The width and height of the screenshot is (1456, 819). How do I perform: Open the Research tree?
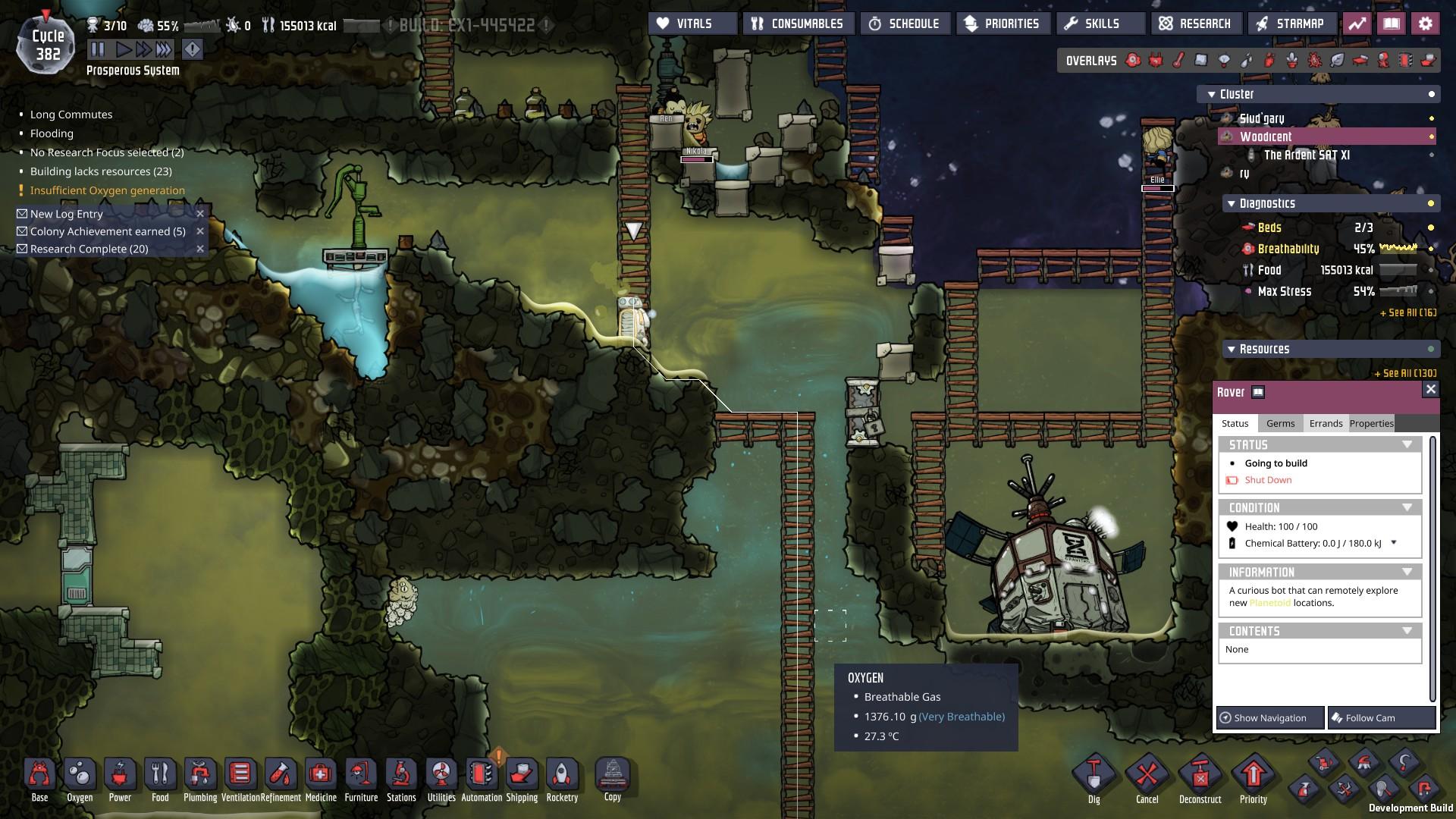click(x=1196, y=24)
